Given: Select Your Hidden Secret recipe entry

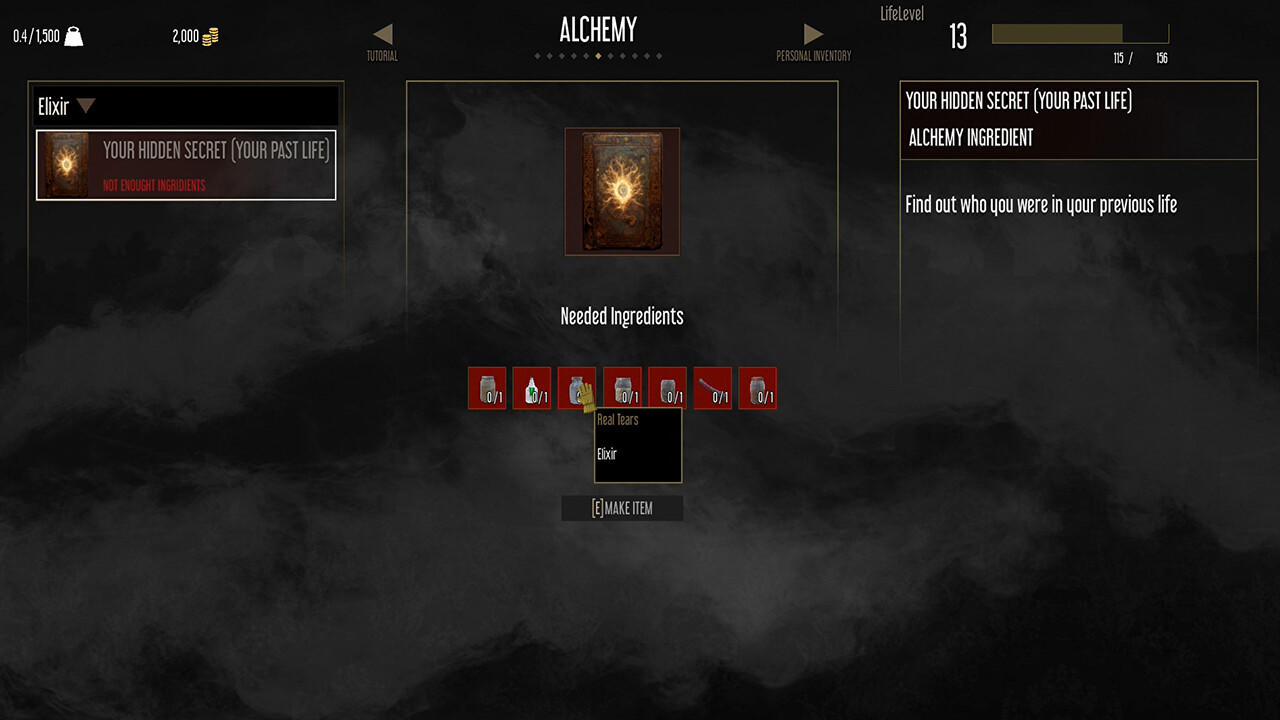Looking at the screenshot, I should (x=186, y=165).
